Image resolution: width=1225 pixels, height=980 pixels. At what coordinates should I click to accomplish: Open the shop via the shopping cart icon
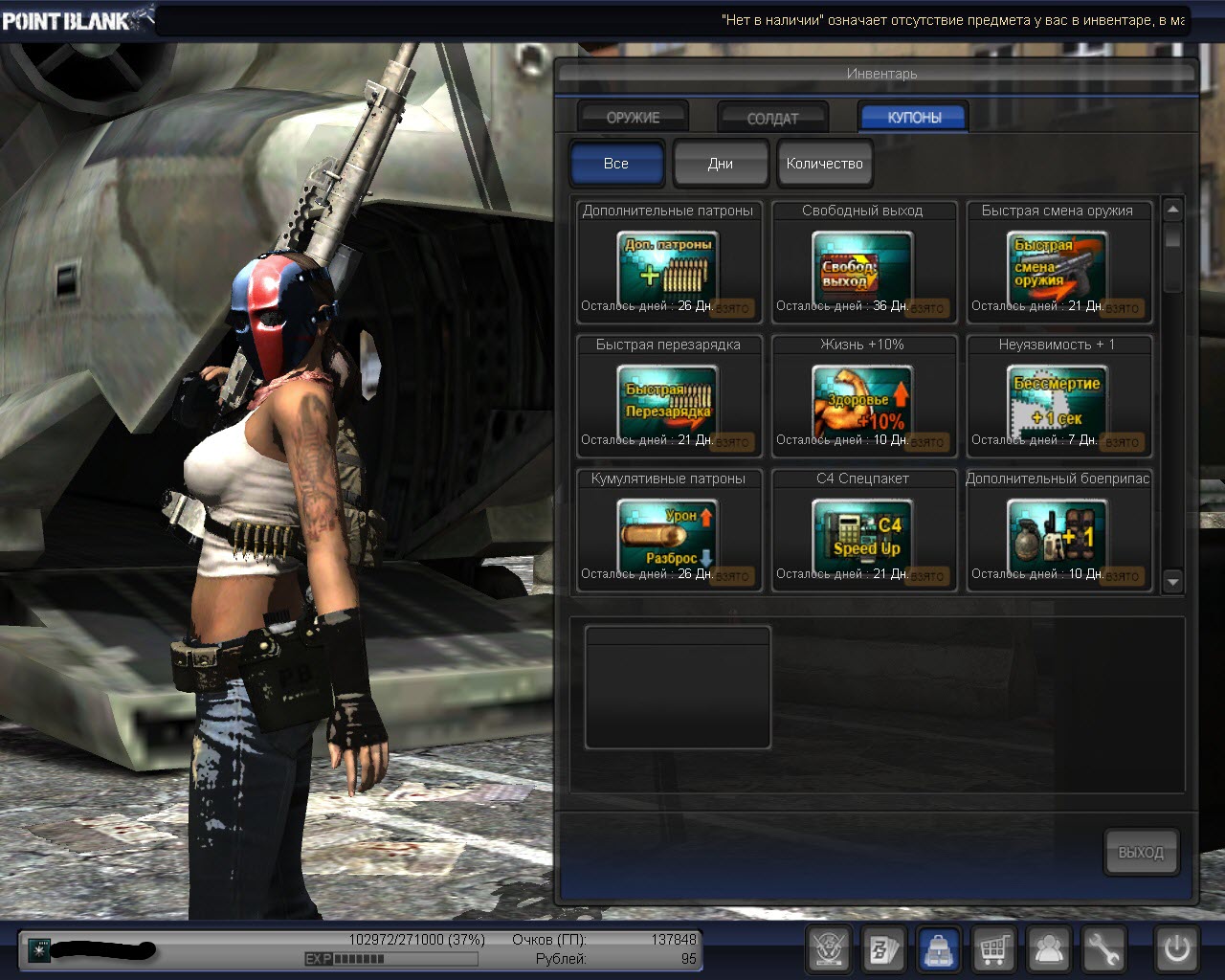pyautogui.click(x=994, y=949)
